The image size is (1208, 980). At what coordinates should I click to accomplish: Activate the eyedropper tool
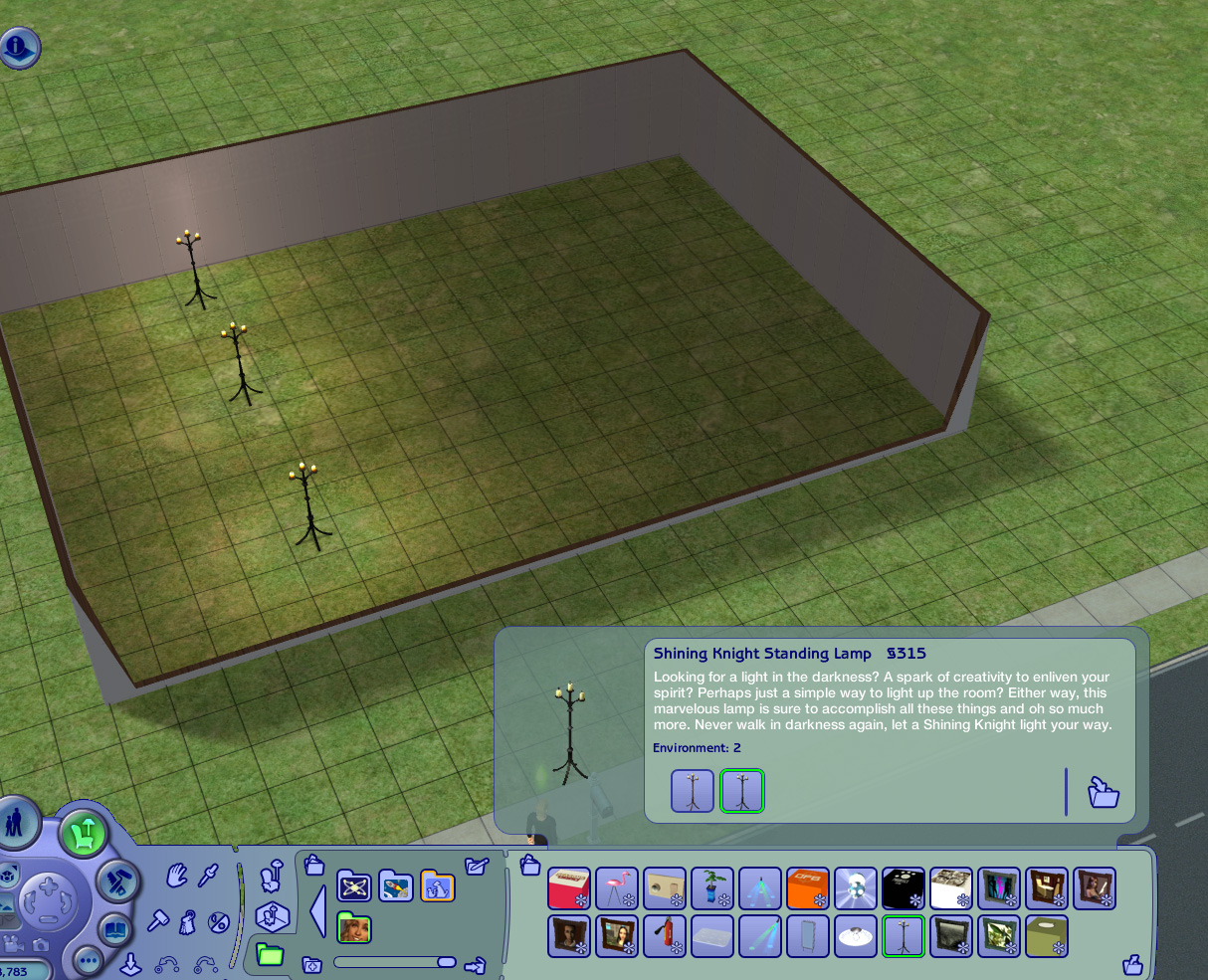click(x=209, y=875)
